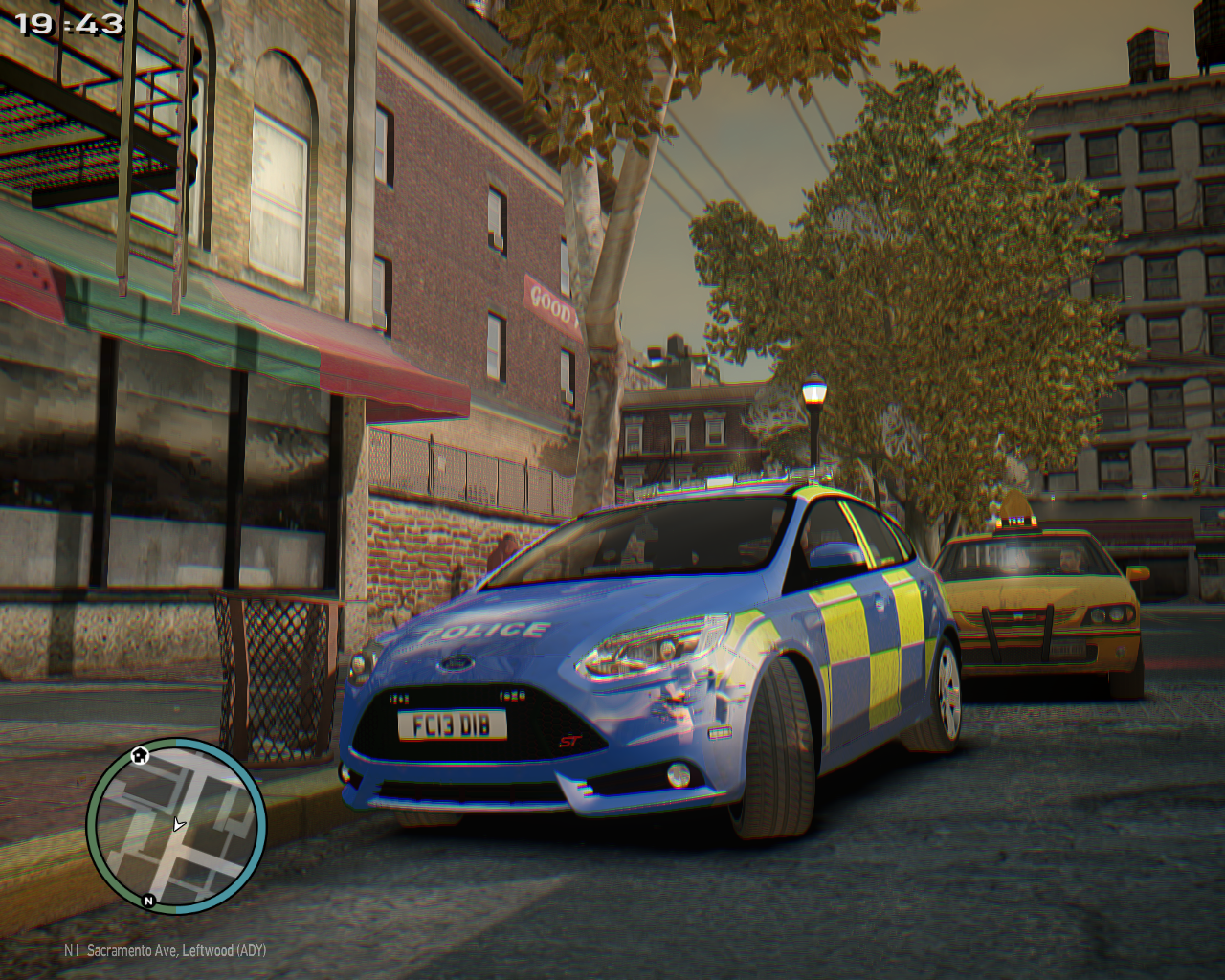Viewport: 1225px width, 980px height.
Task: Click the white player arrow on minimap
Action: [x=178, y=824]
